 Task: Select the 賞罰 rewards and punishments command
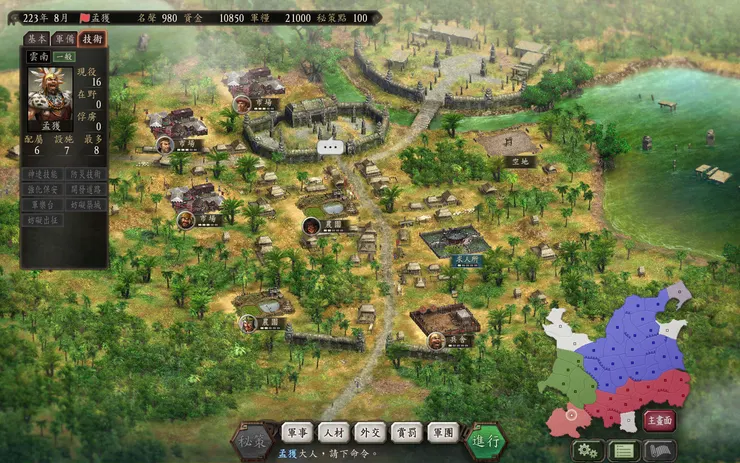click(406, 433)
